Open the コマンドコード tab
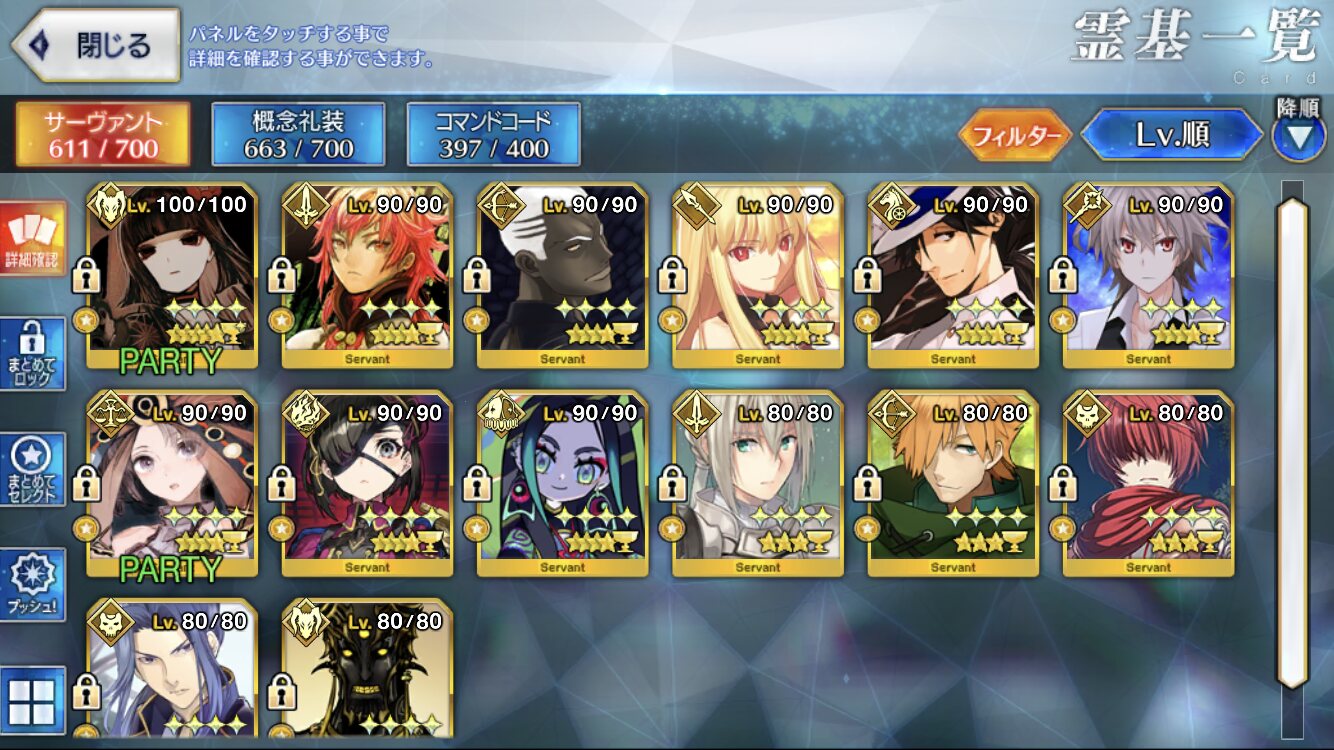 point(493,134)
